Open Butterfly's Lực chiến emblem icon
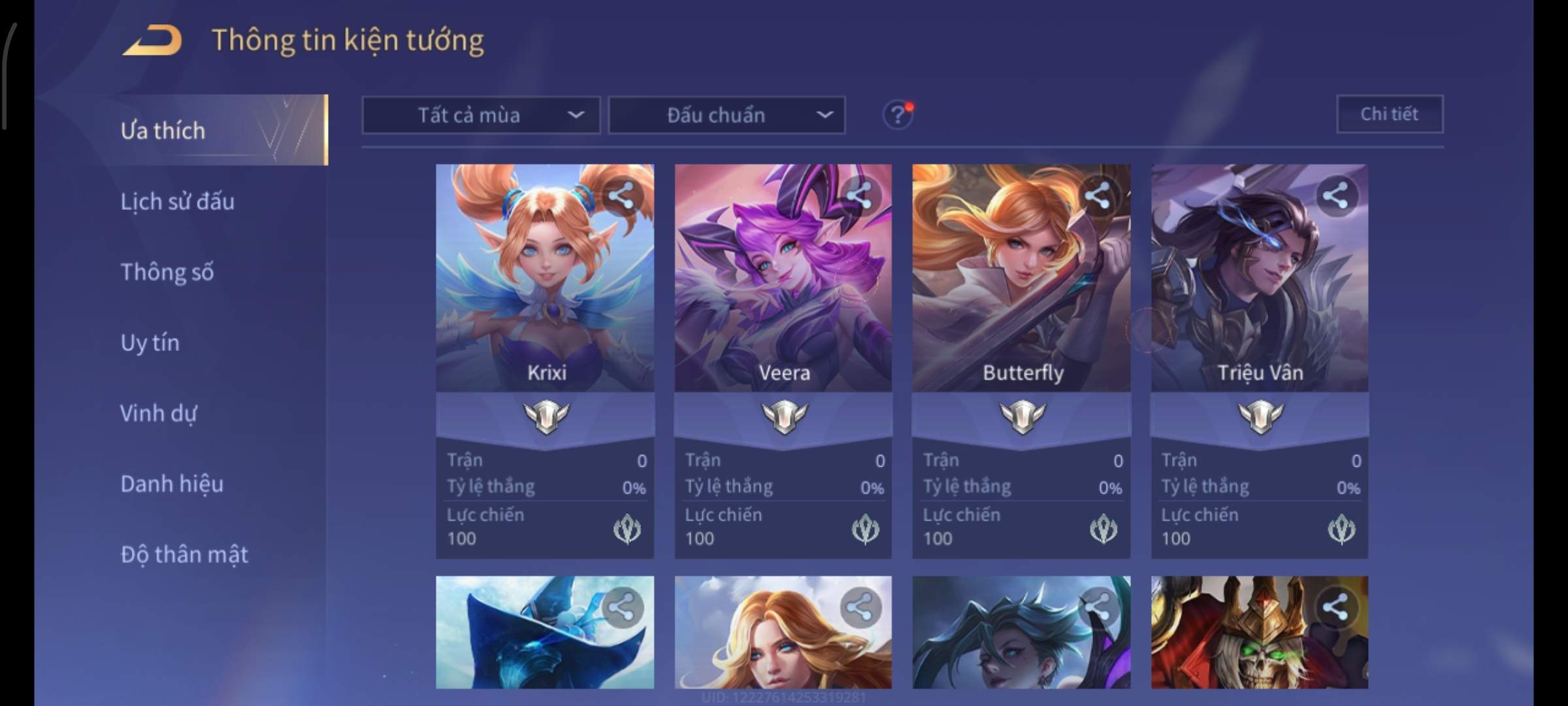Screen dimensions: 1568x706 point(1103,529)
